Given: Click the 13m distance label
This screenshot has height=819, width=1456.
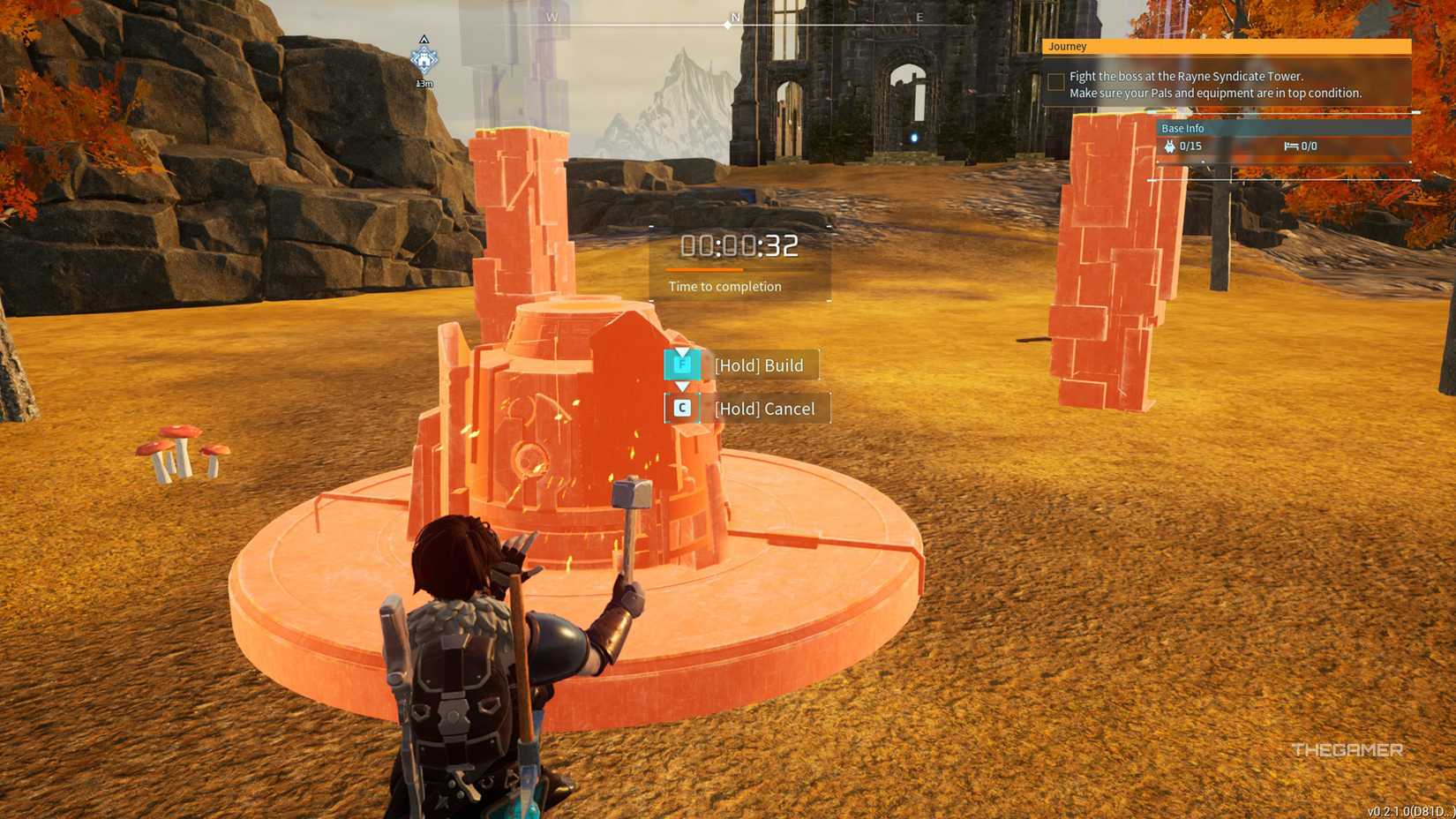Looking at the screenshot, I should coord(423,84).
